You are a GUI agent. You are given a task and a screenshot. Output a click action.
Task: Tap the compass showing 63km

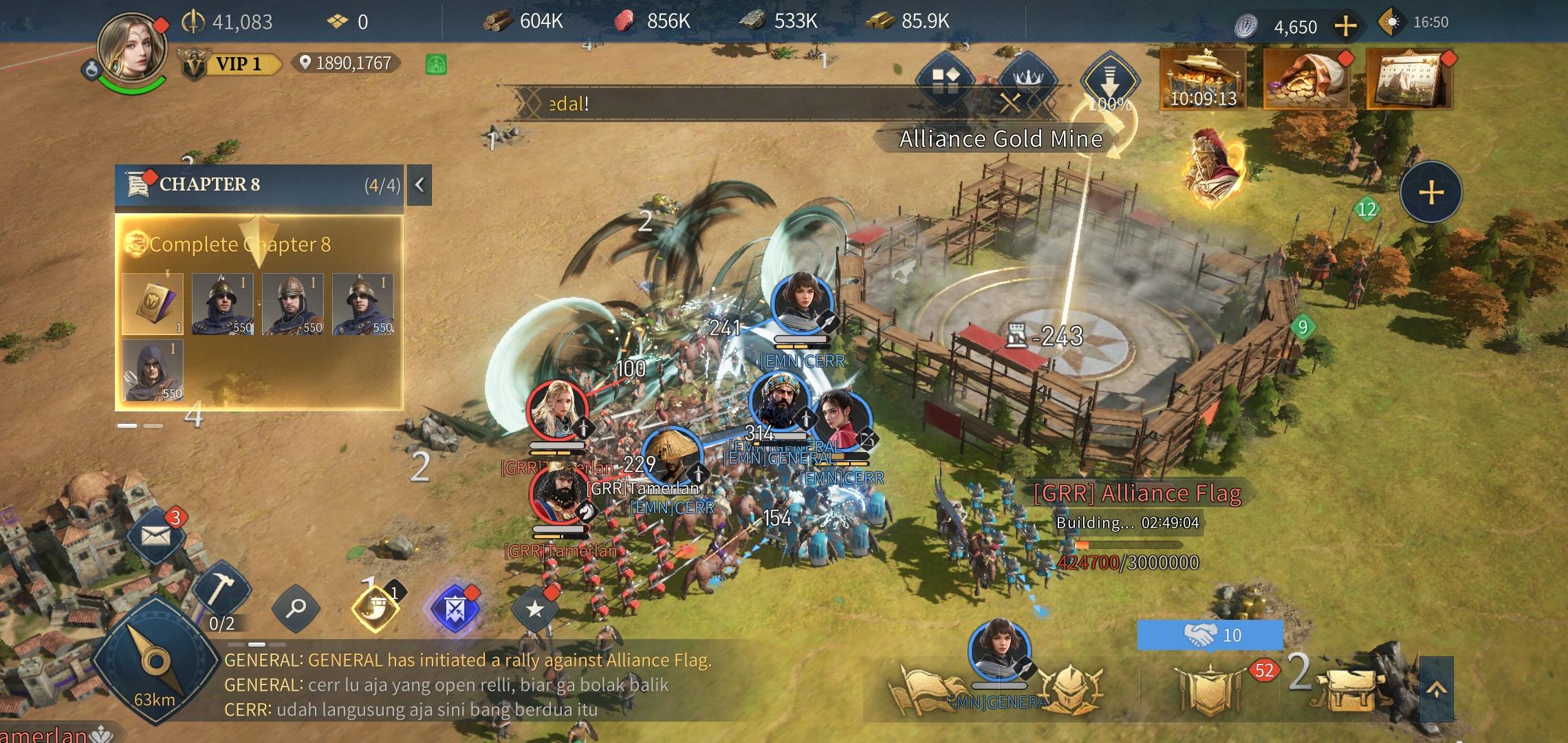tap(155, 663)
